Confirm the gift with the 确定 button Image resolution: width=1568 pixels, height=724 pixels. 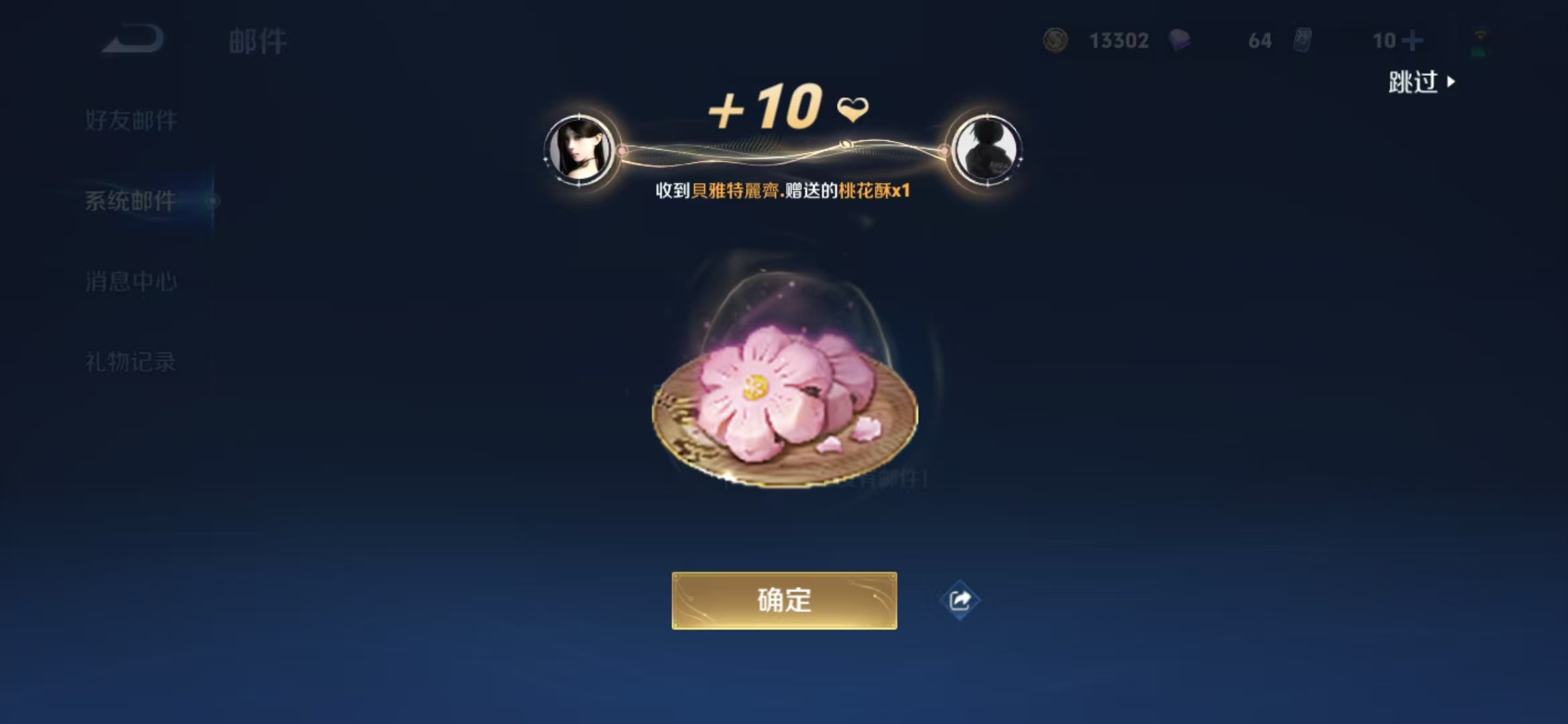784,600
